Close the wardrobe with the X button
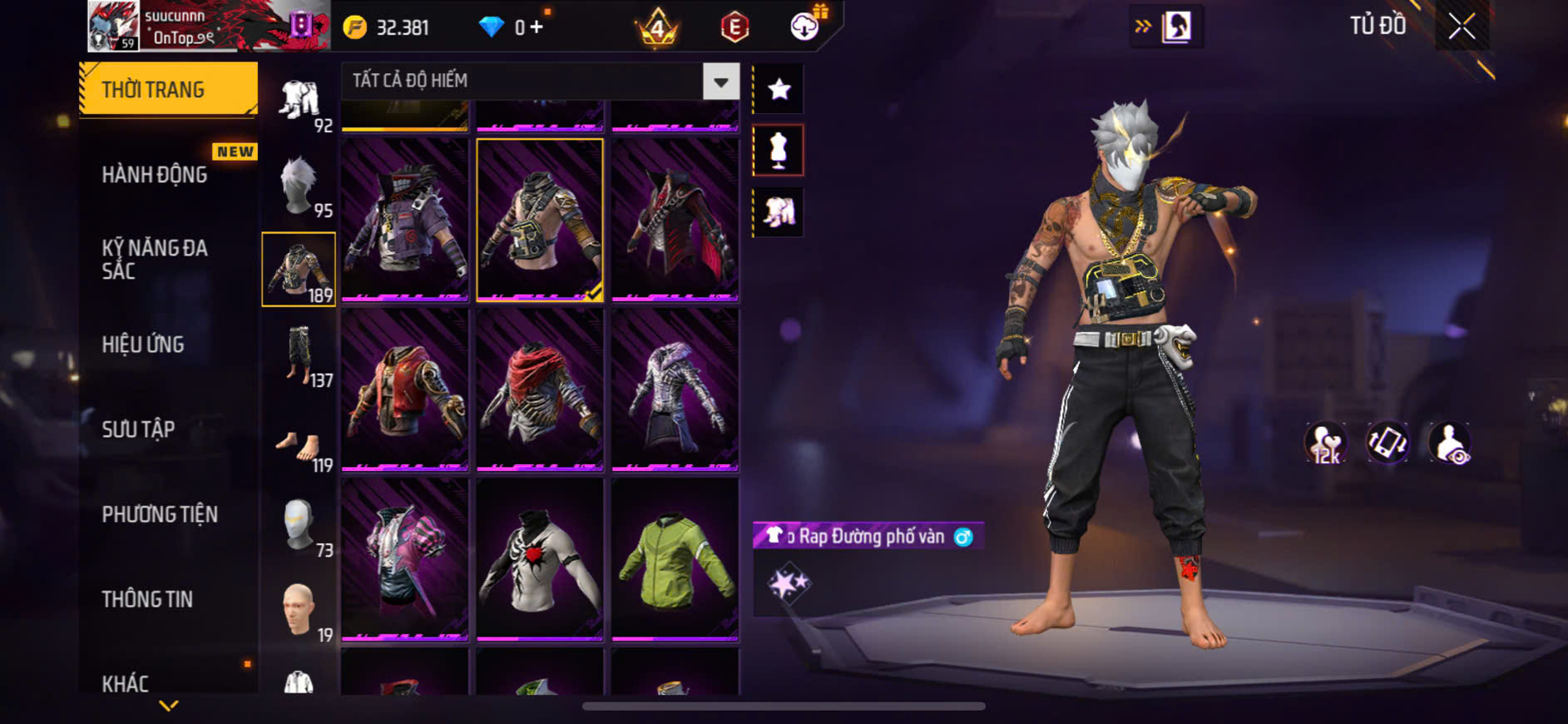 tap(1462, 27)
